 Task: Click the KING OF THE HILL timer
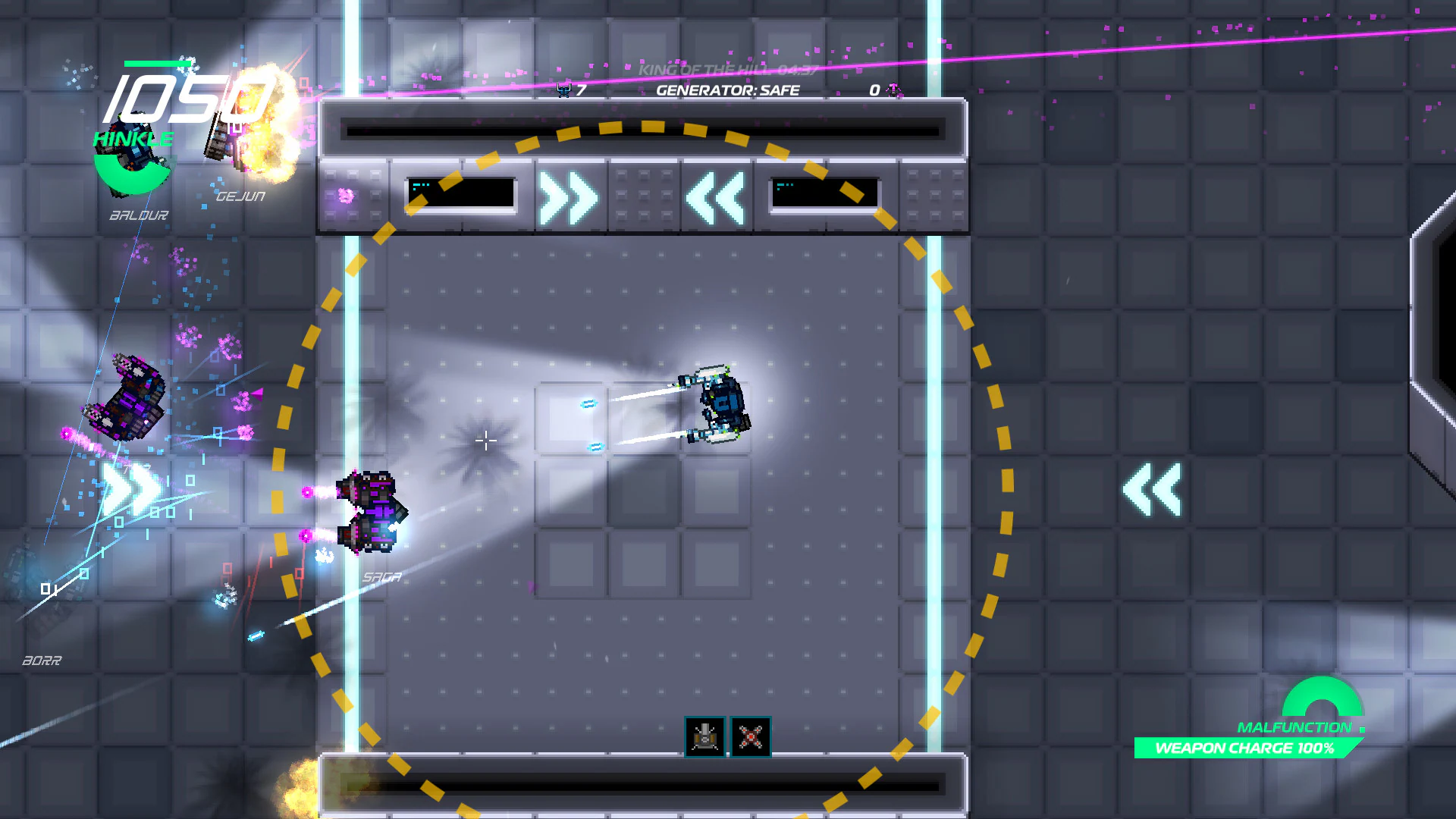[728, 68]
